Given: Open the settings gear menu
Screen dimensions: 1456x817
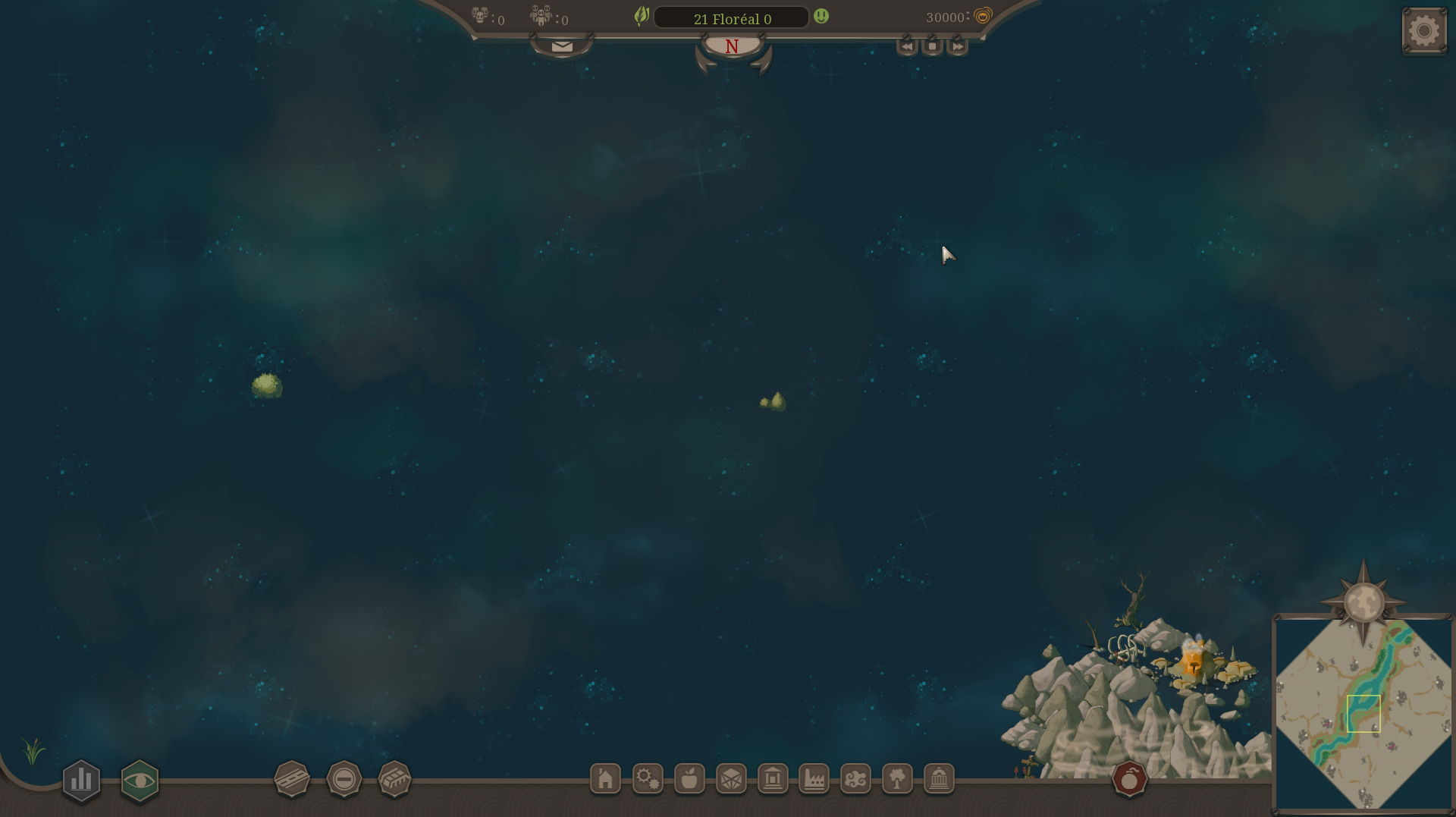Looking at the screenshot, I should pos(1423,30).
